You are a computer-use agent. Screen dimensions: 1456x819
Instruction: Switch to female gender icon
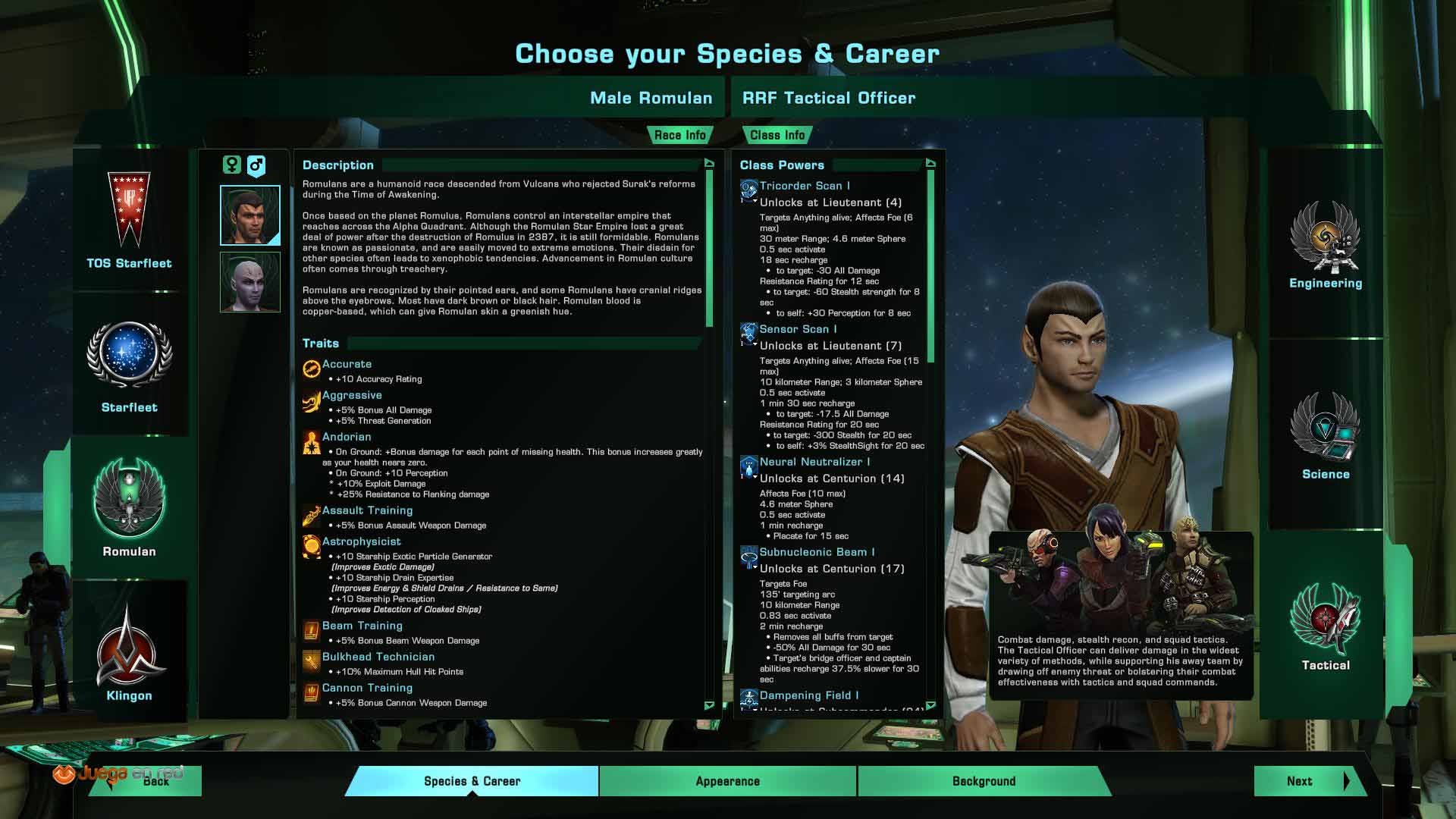click(232, 165)
